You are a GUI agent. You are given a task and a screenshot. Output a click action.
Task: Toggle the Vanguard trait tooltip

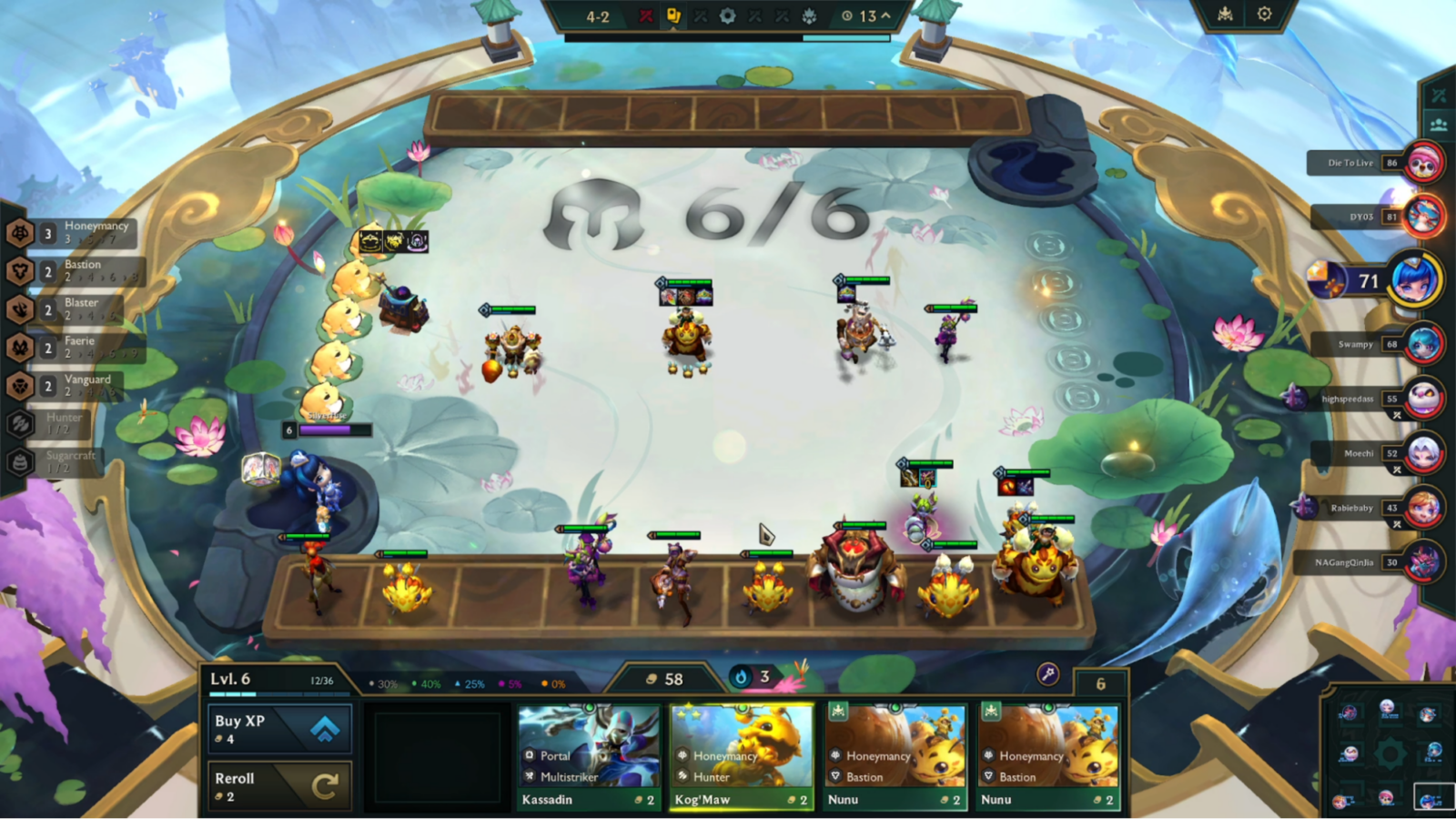pos(20,385)
